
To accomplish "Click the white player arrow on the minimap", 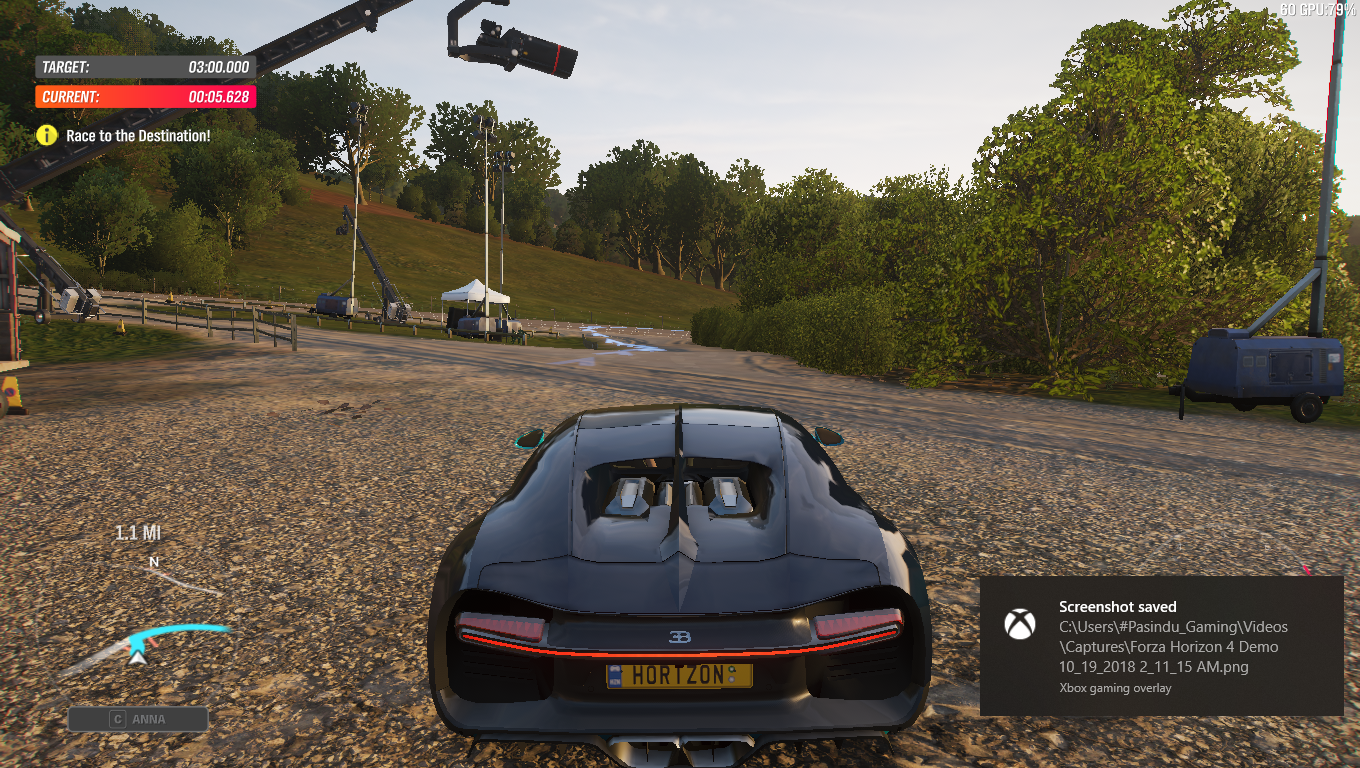I will 136,659.
